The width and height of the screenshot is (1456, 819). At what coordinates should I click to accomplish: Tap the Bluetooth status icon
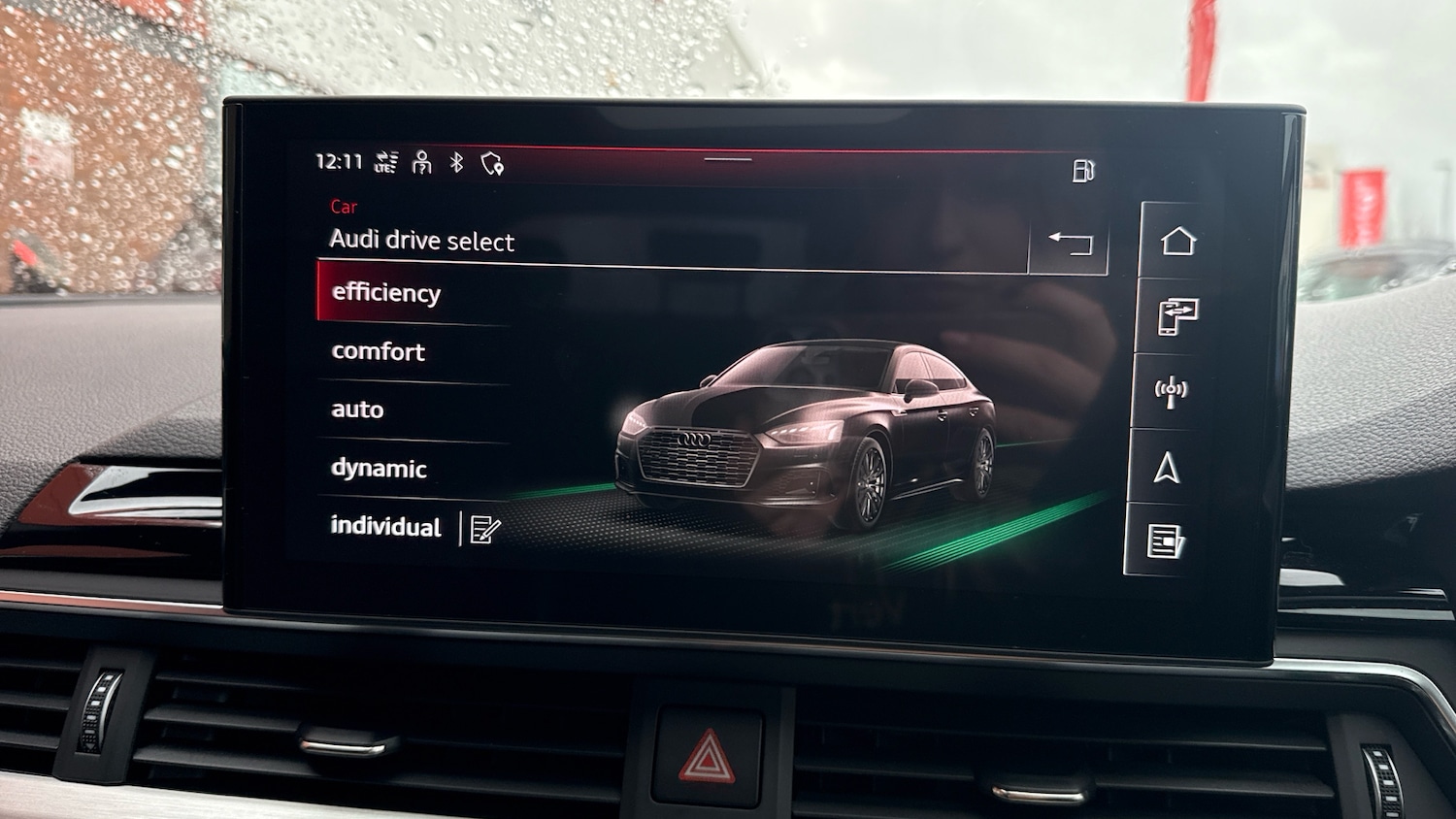click(x=456, y=164)
